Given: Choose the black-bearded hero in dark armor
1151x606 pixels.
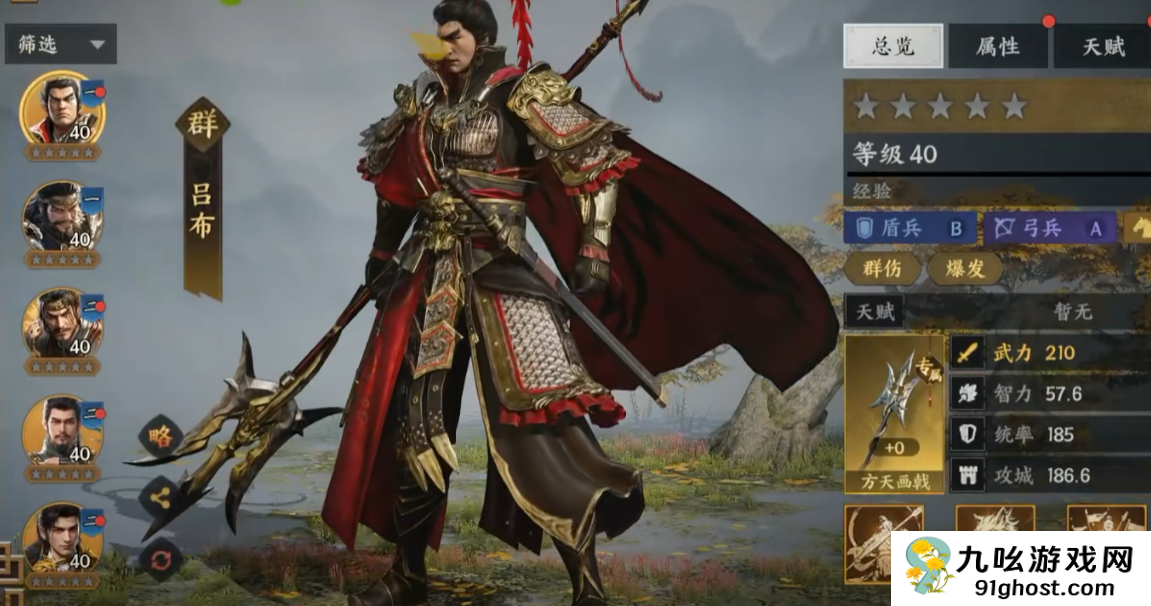Looking at the screenshot, I should [63, 216].
